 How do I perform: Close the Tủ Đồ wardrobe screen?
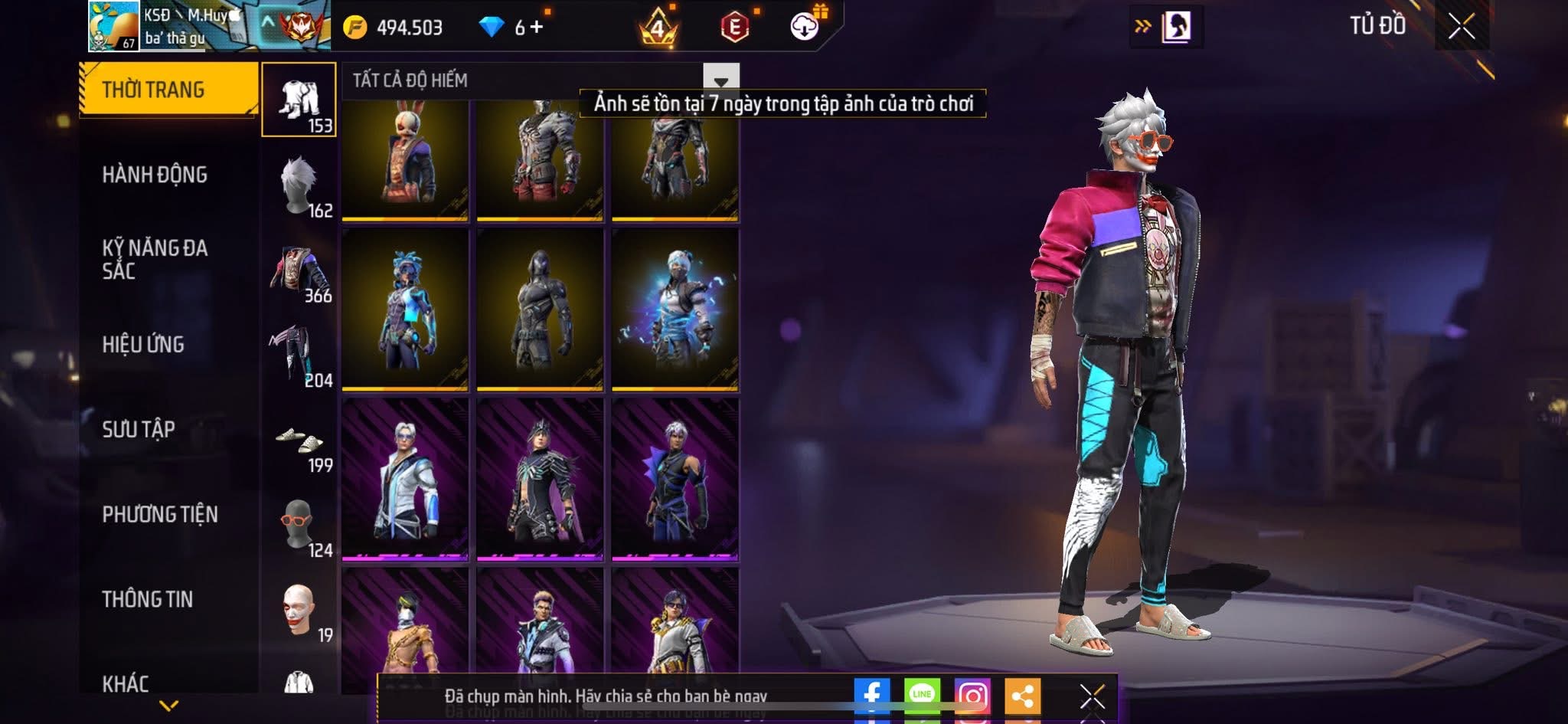tap(1461, 27)
